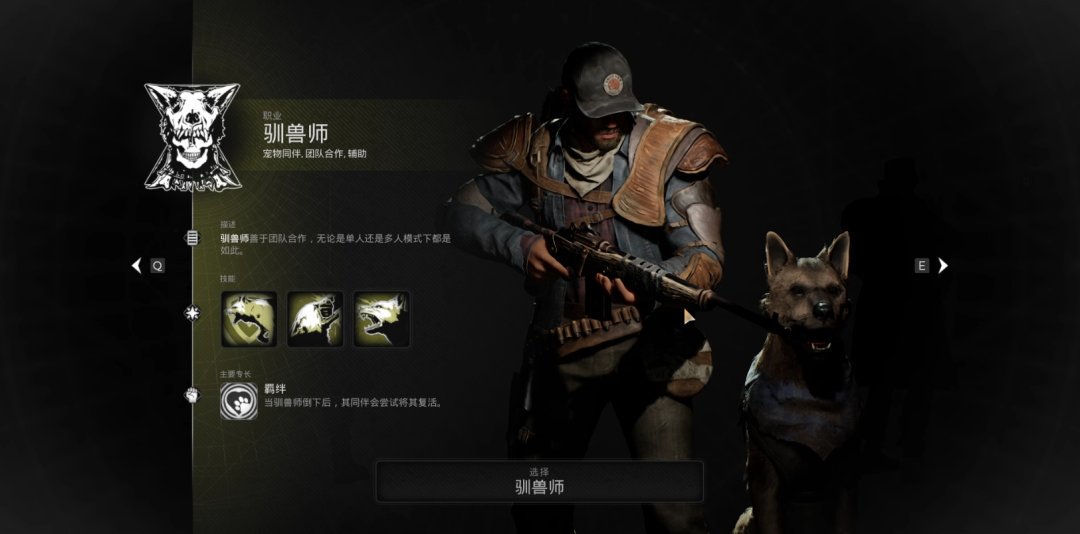Click the description section list icon

point(192,238)
